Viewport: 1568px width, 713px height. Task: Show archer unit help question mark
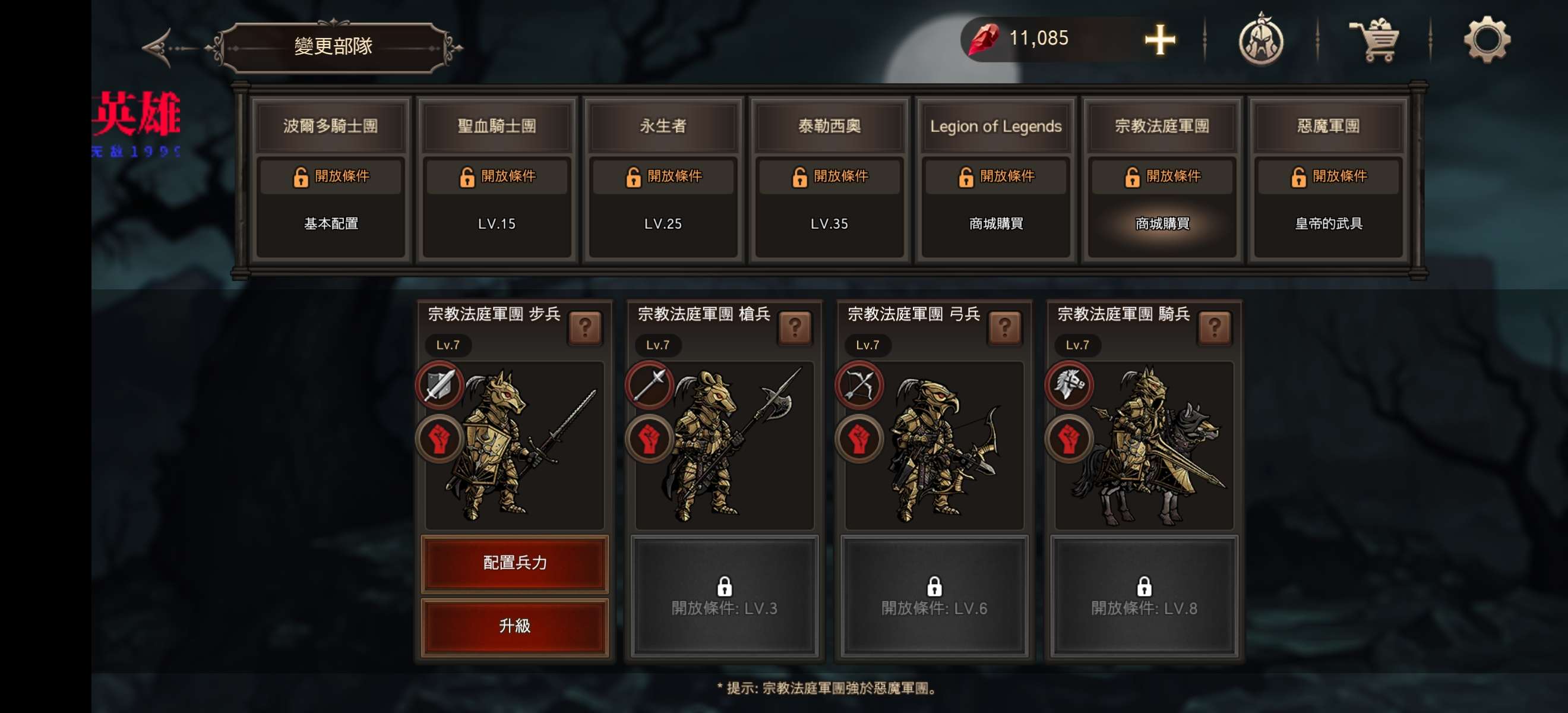(x=1005, y=328)
